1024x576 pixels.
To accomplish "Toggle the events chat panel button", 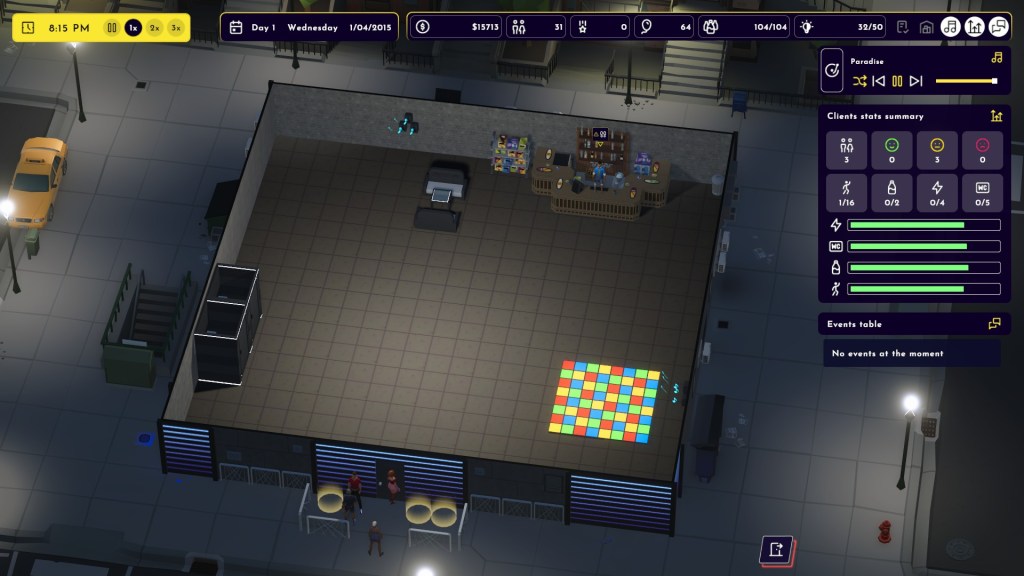I will 997,27.
